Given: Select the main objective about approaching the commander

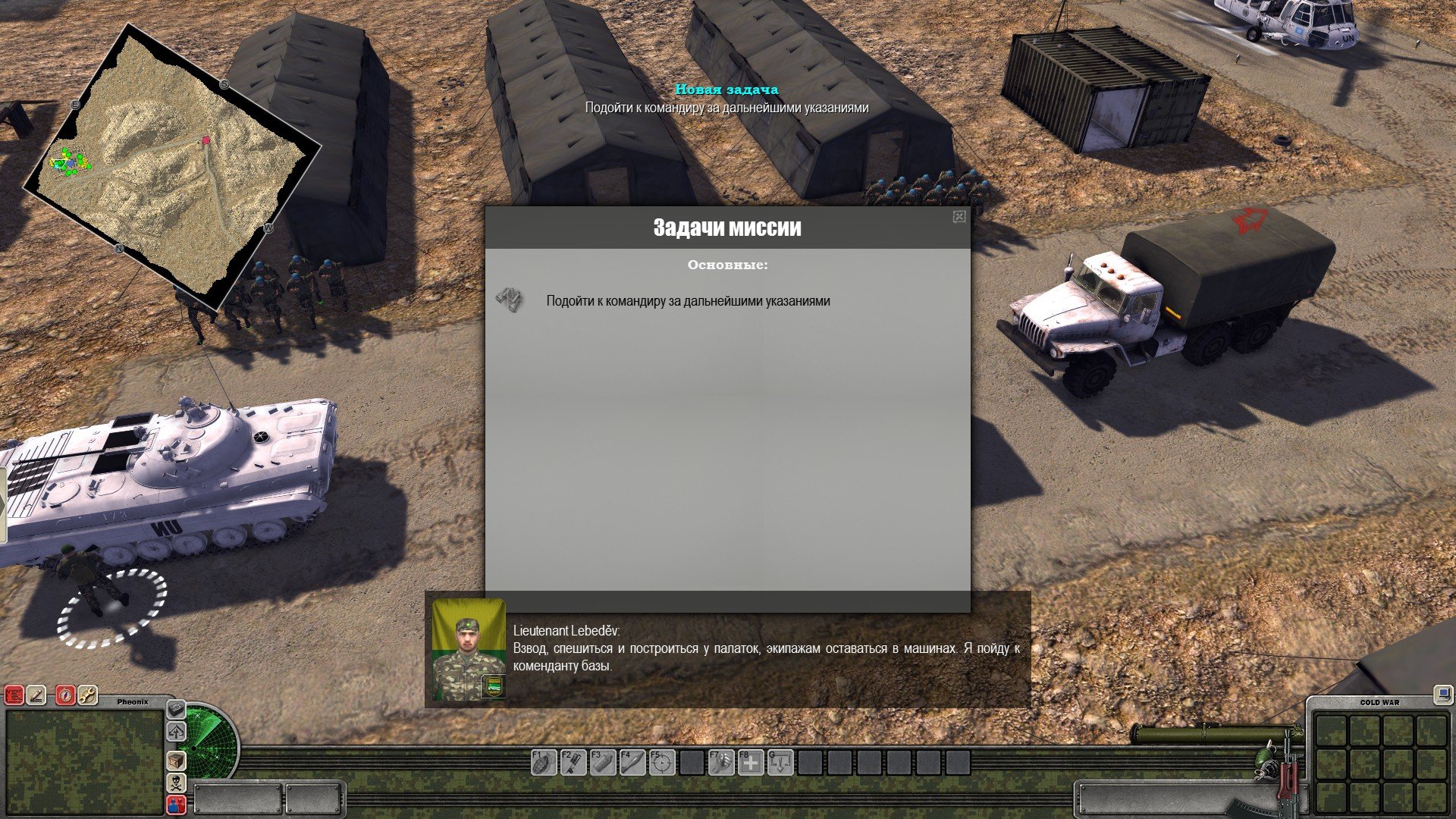Looking at the screenshot, I should pyautogui.click(x=688, y=301).
